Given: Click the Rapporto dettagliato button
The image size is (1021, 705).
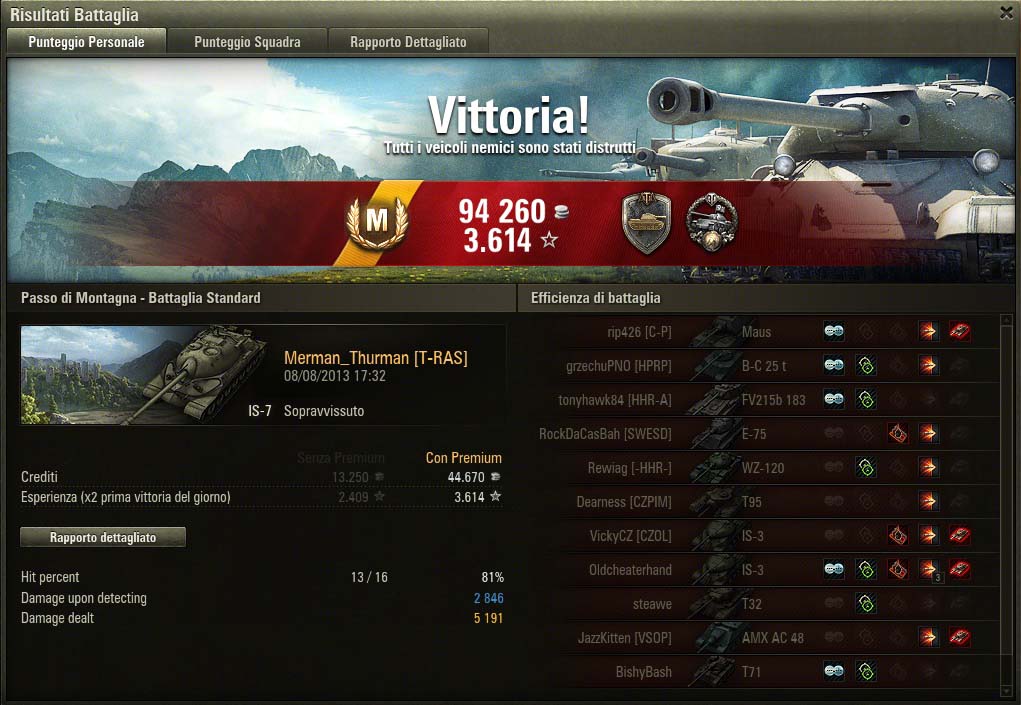Looking at the screenshot, I should (103, 538).
